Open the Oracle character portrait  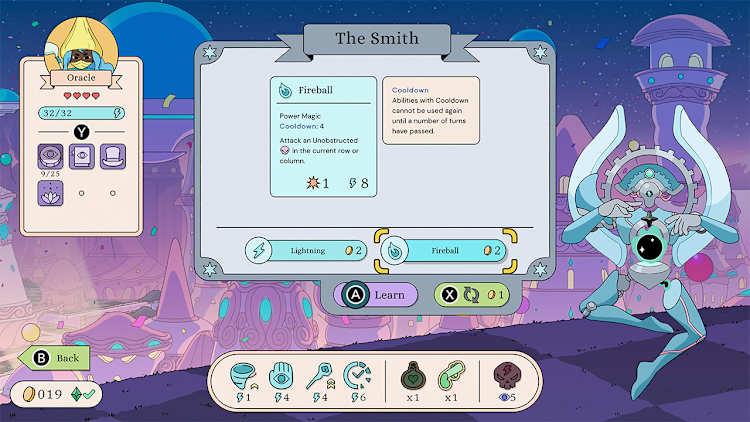(80, 45)
